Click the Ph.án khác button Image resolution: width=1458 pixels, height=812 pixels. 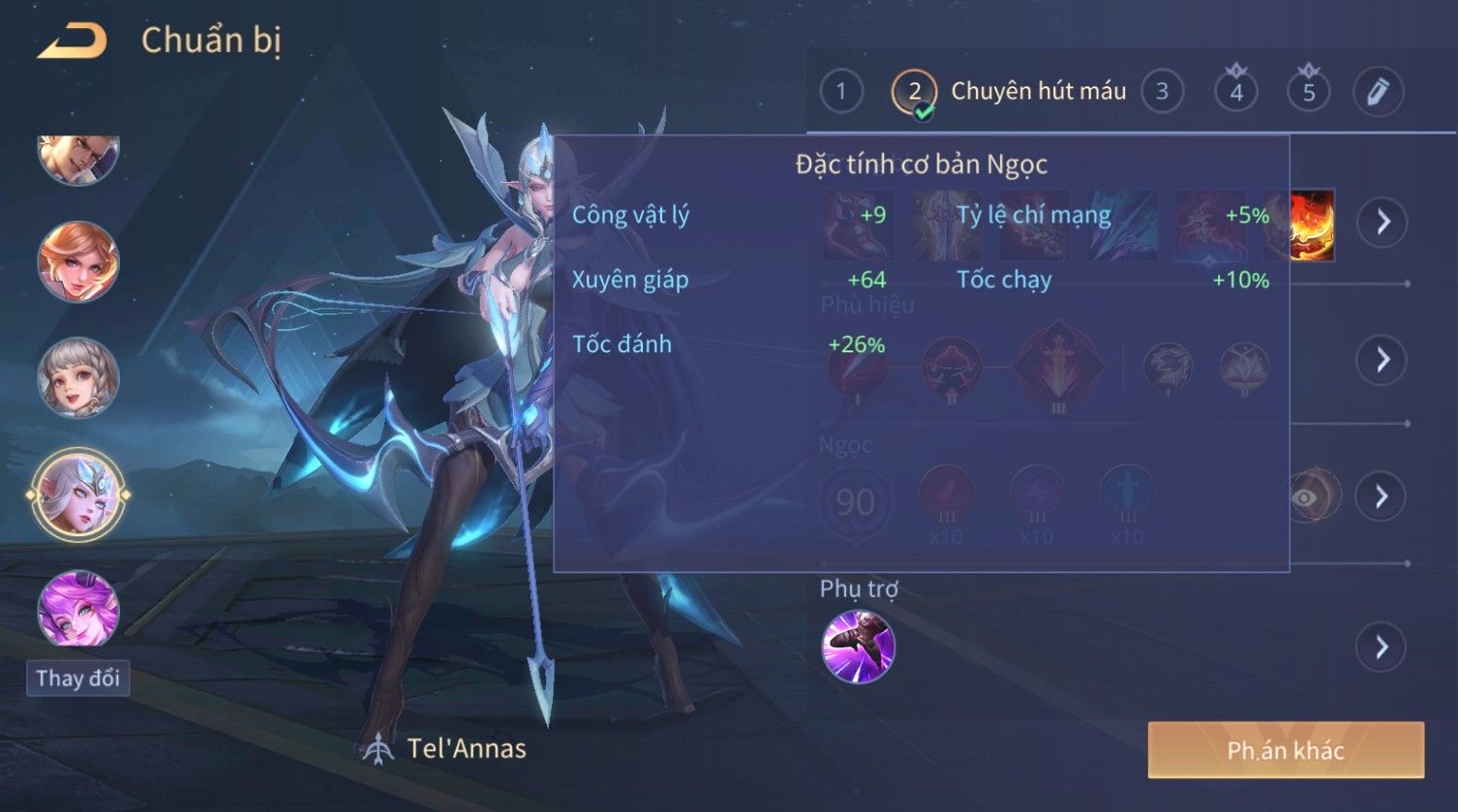tap(1286, 750)
